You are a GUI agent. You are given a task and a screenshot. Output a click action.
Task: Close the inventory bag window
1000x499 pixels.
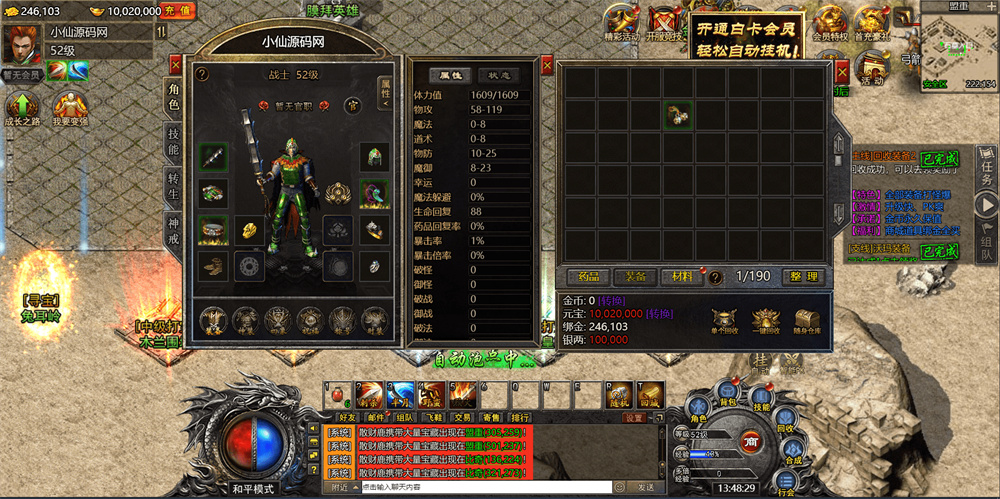pos(842,68)
